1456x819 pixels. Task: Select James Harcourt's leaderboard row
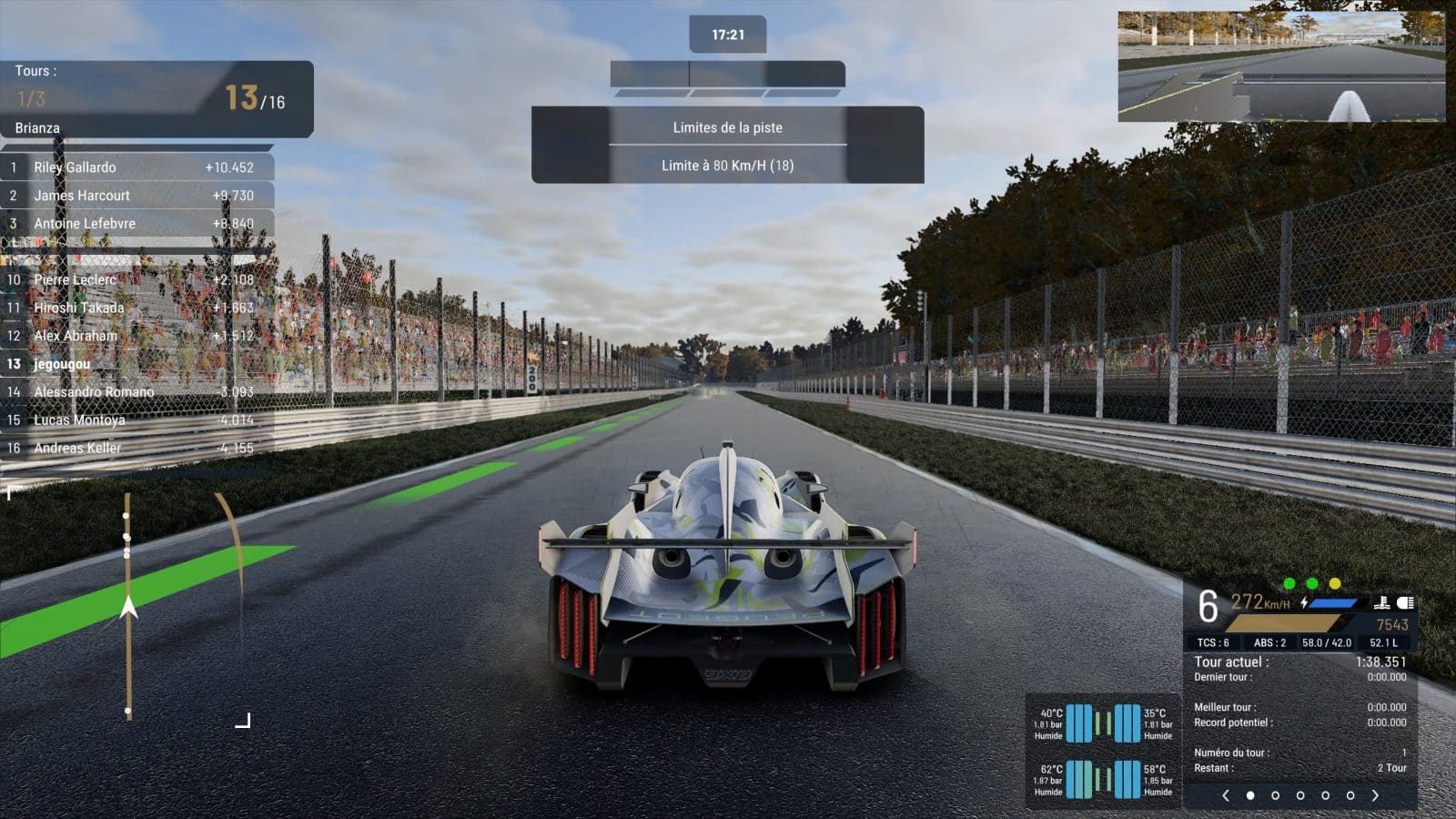(x=136, y=196)
